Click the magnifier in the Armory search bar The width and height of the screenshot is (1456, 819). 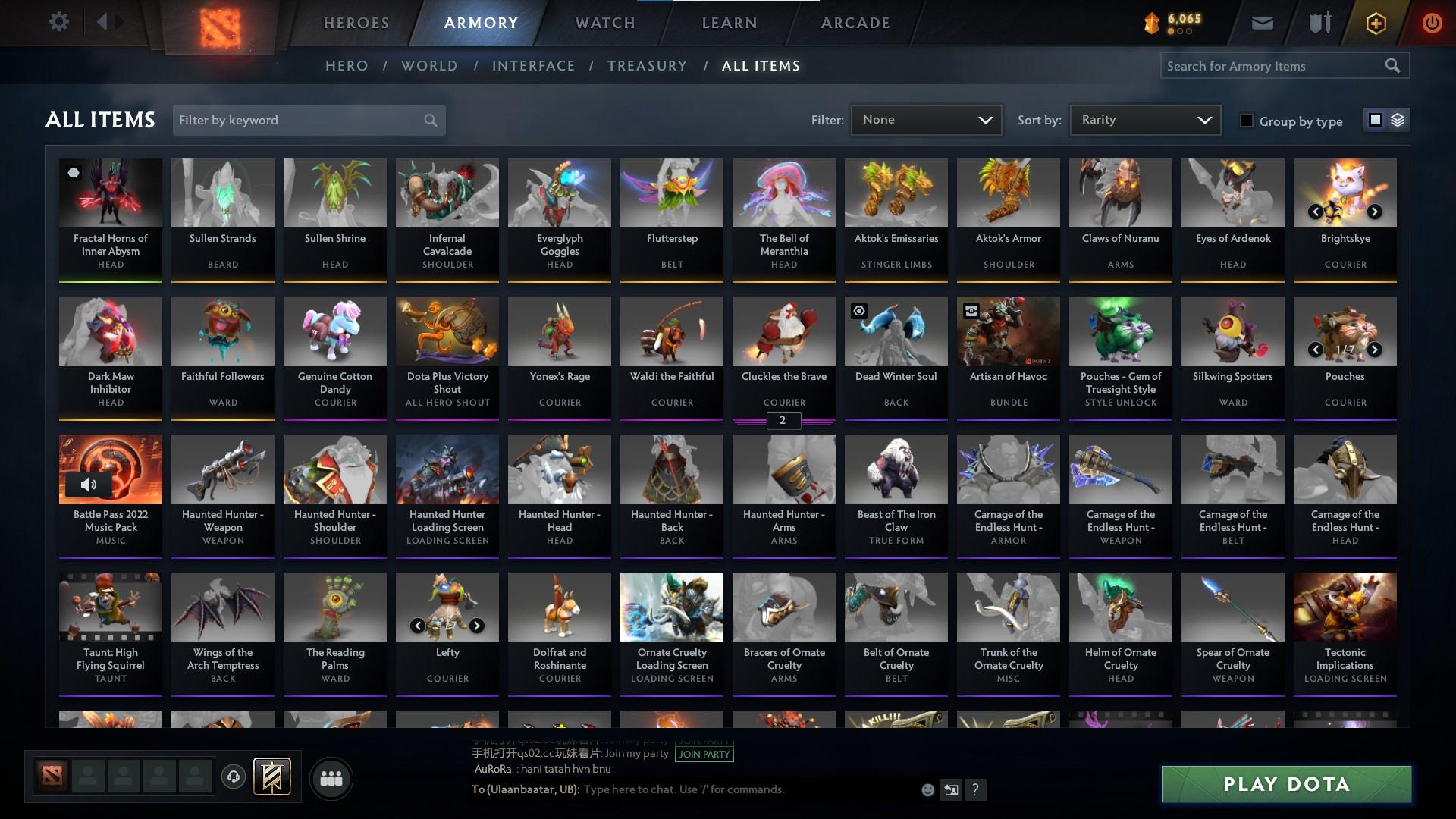coord(1394,65)
